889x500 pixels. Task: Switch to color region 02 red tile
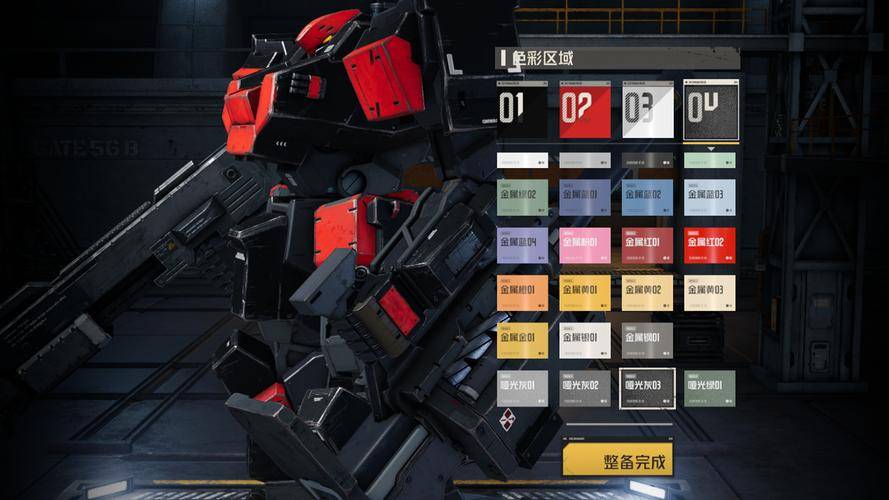pos(585,110)
